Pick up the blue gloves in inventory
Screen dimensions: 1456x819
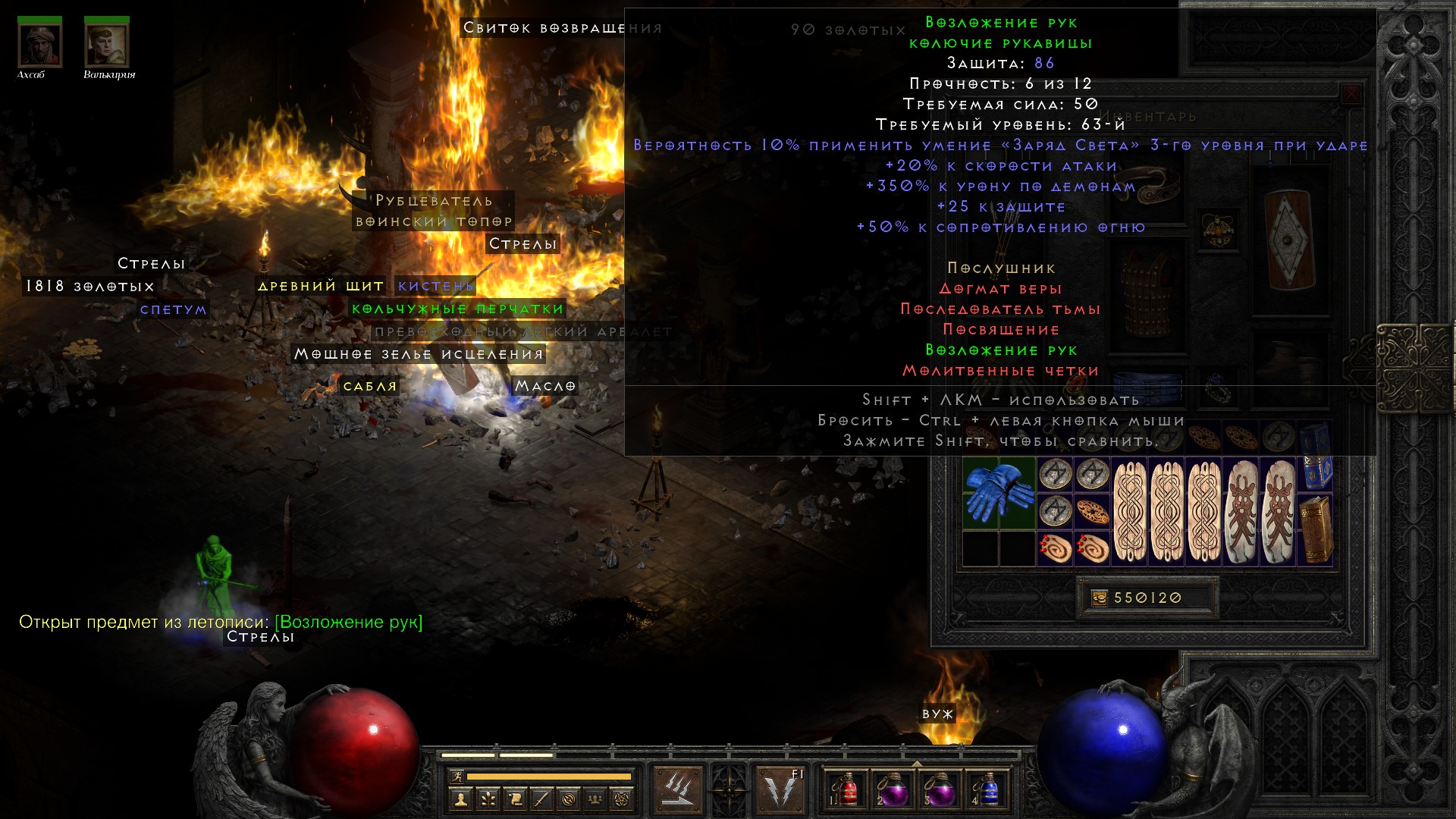click(x=999, y=493)
